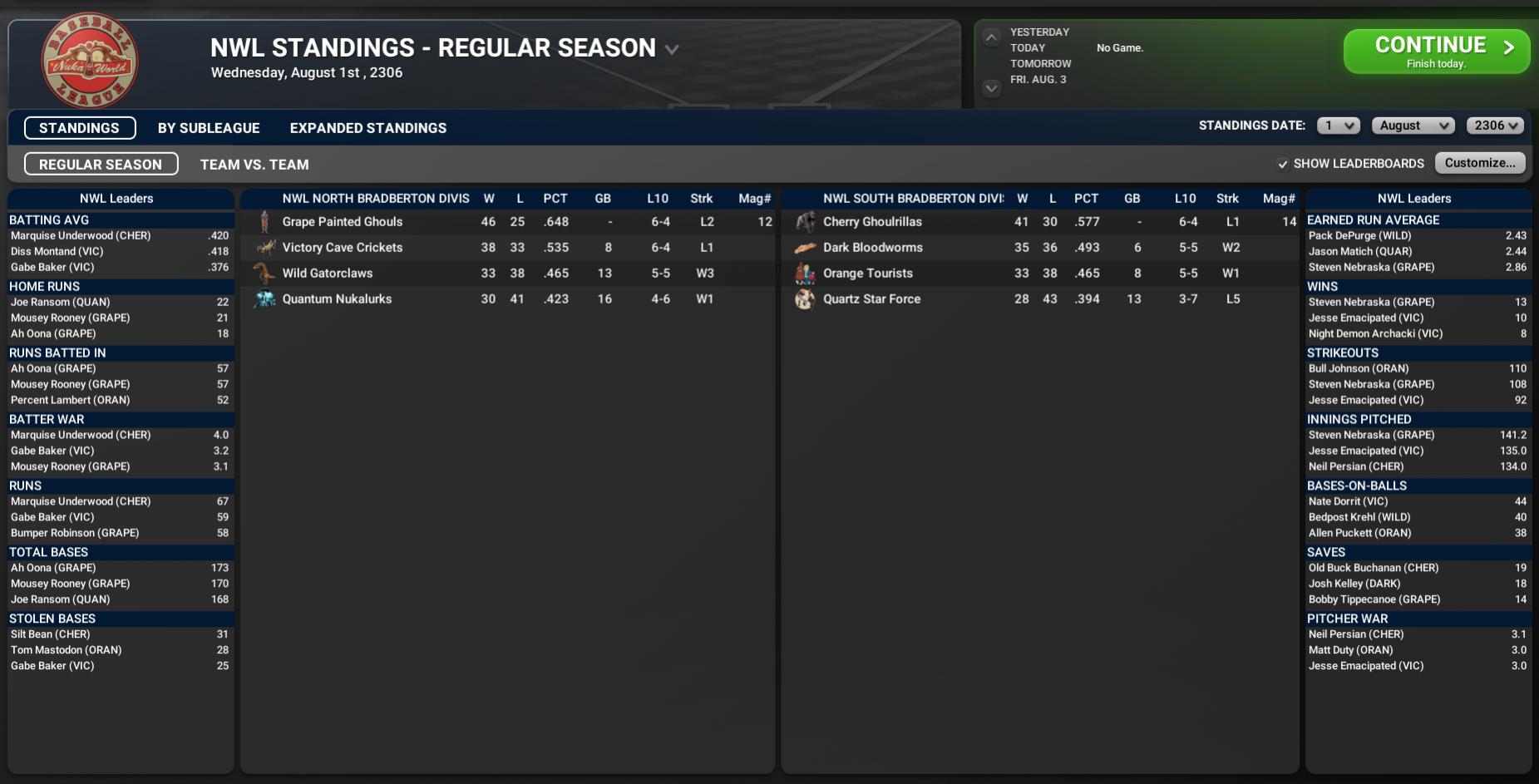Image resolution: width=1539 pixels, height=784 pixels.
Task: Select the Standings tab
Action: tap(80, 128)
